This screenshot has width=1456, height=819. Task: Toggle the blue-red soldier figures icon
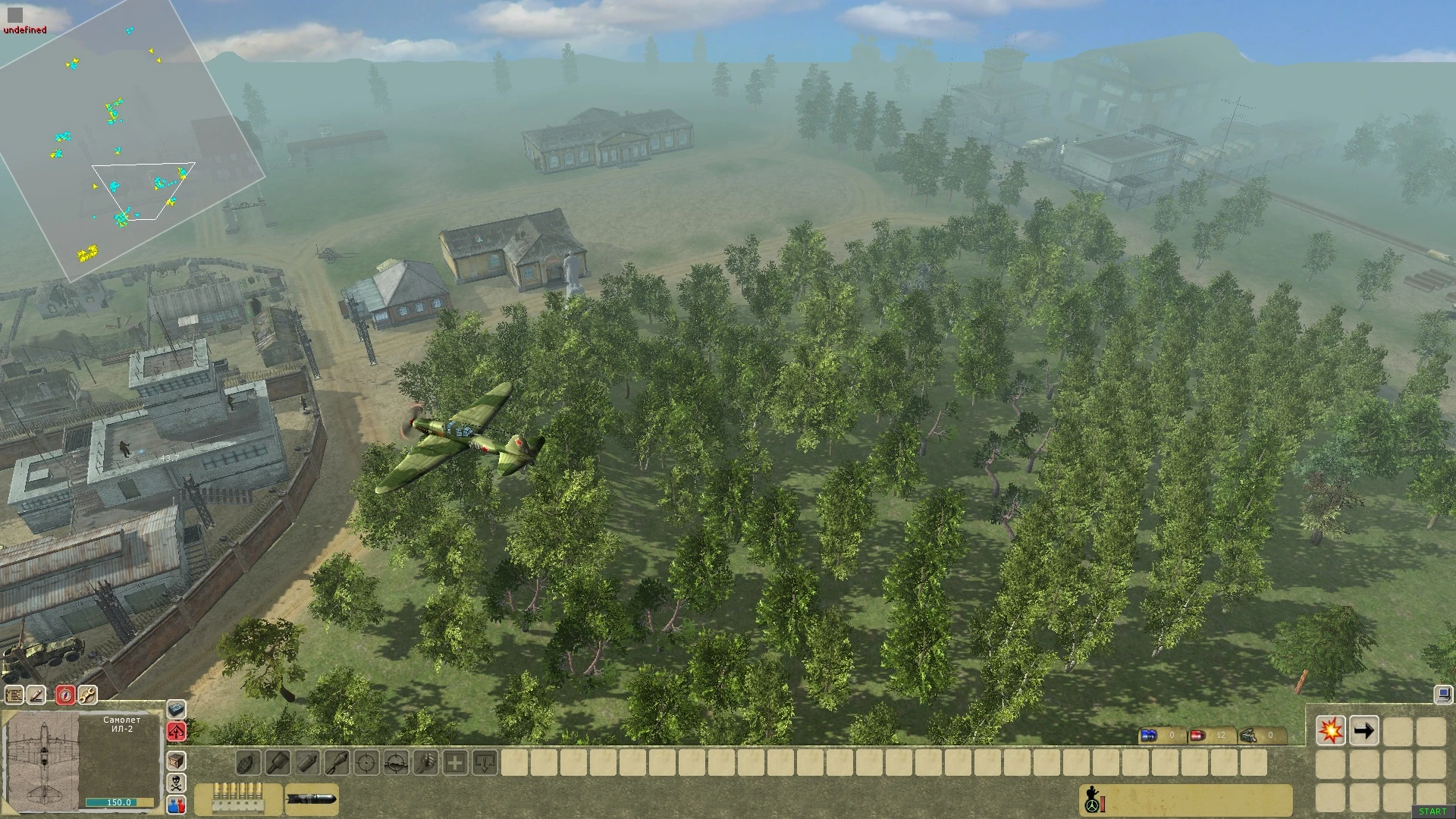tap(177, 804)
